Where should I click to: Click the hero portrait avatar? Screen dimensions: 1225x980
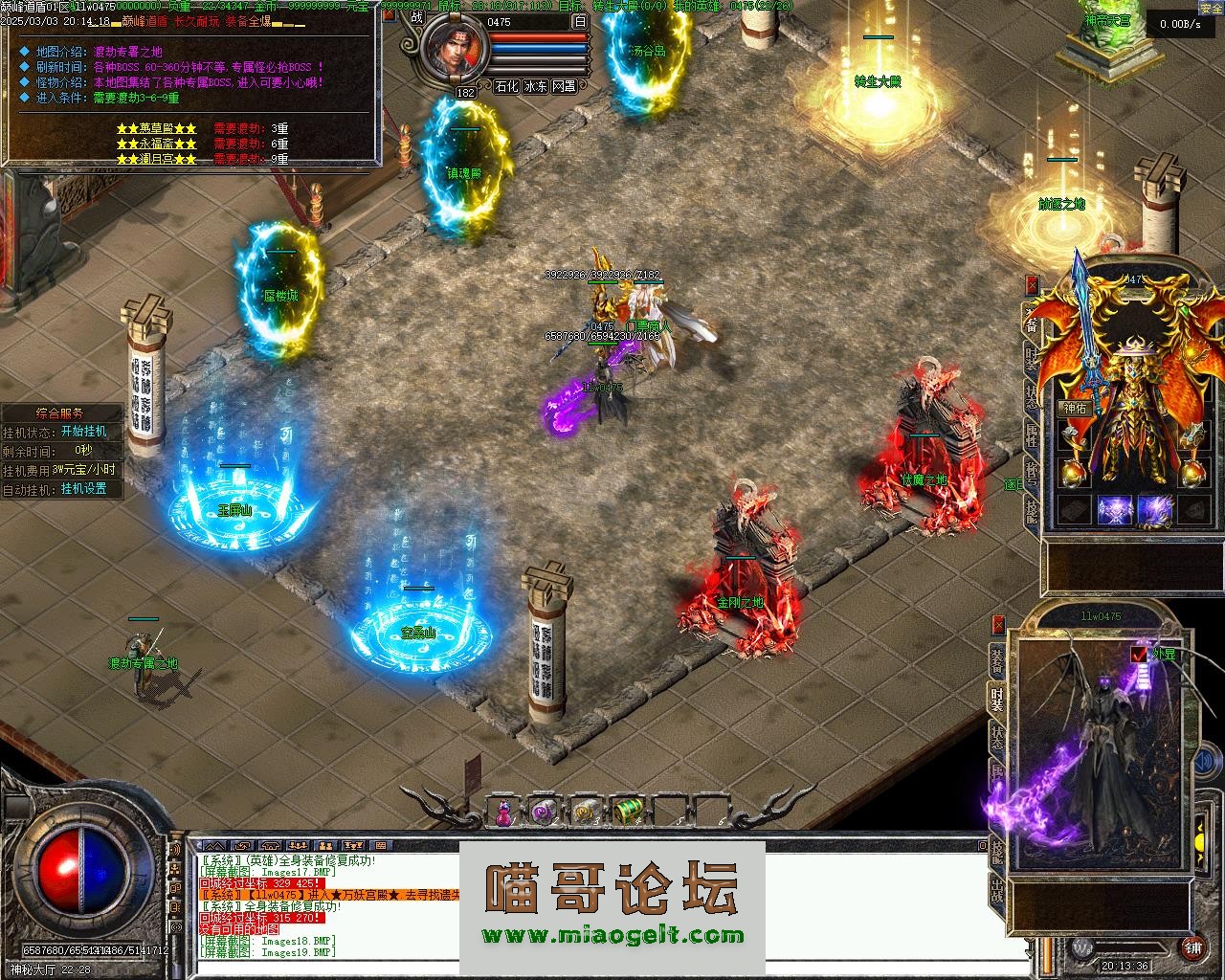pos(453,53)
